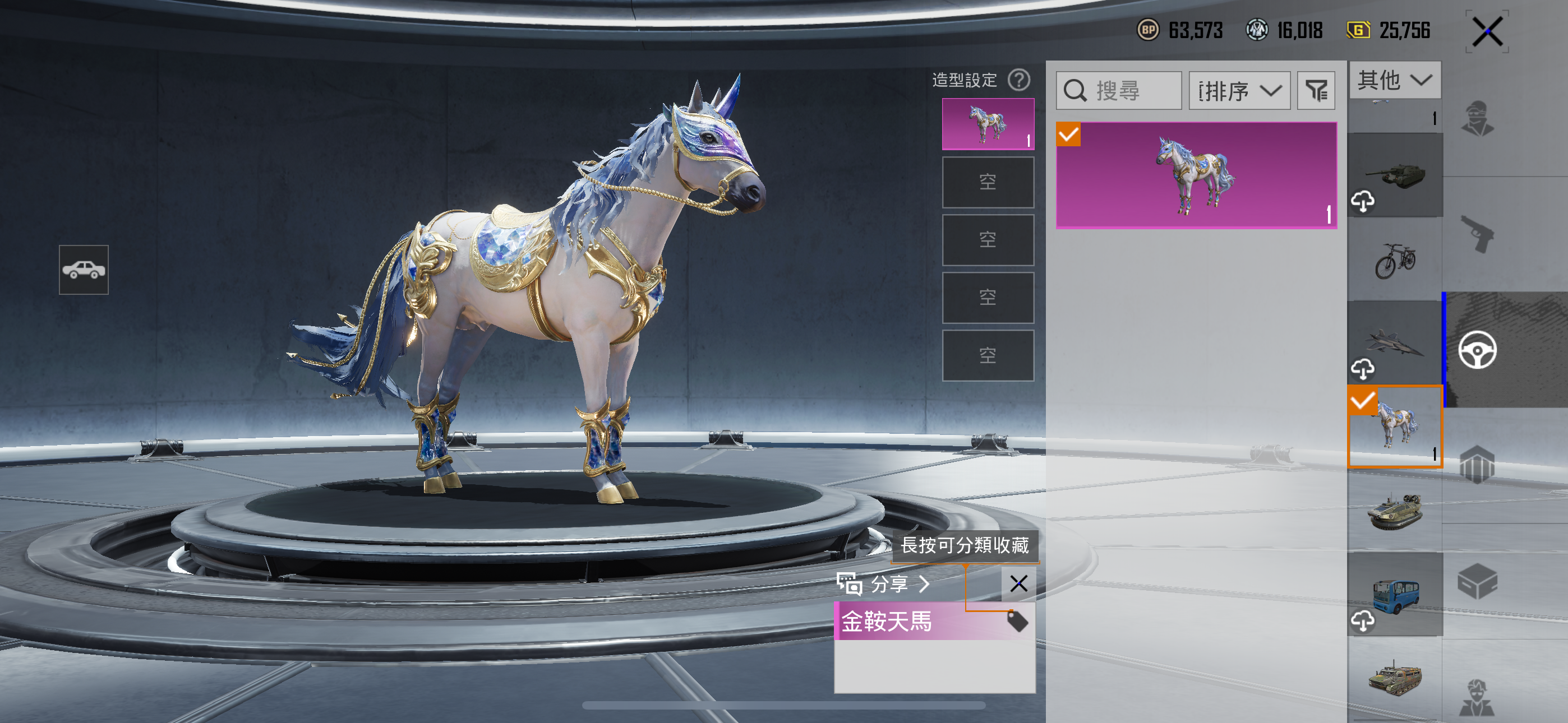Switch to the steering wheel vehicles tab
Screen dimensions: 1568x723
click(x=1477, y=350)
